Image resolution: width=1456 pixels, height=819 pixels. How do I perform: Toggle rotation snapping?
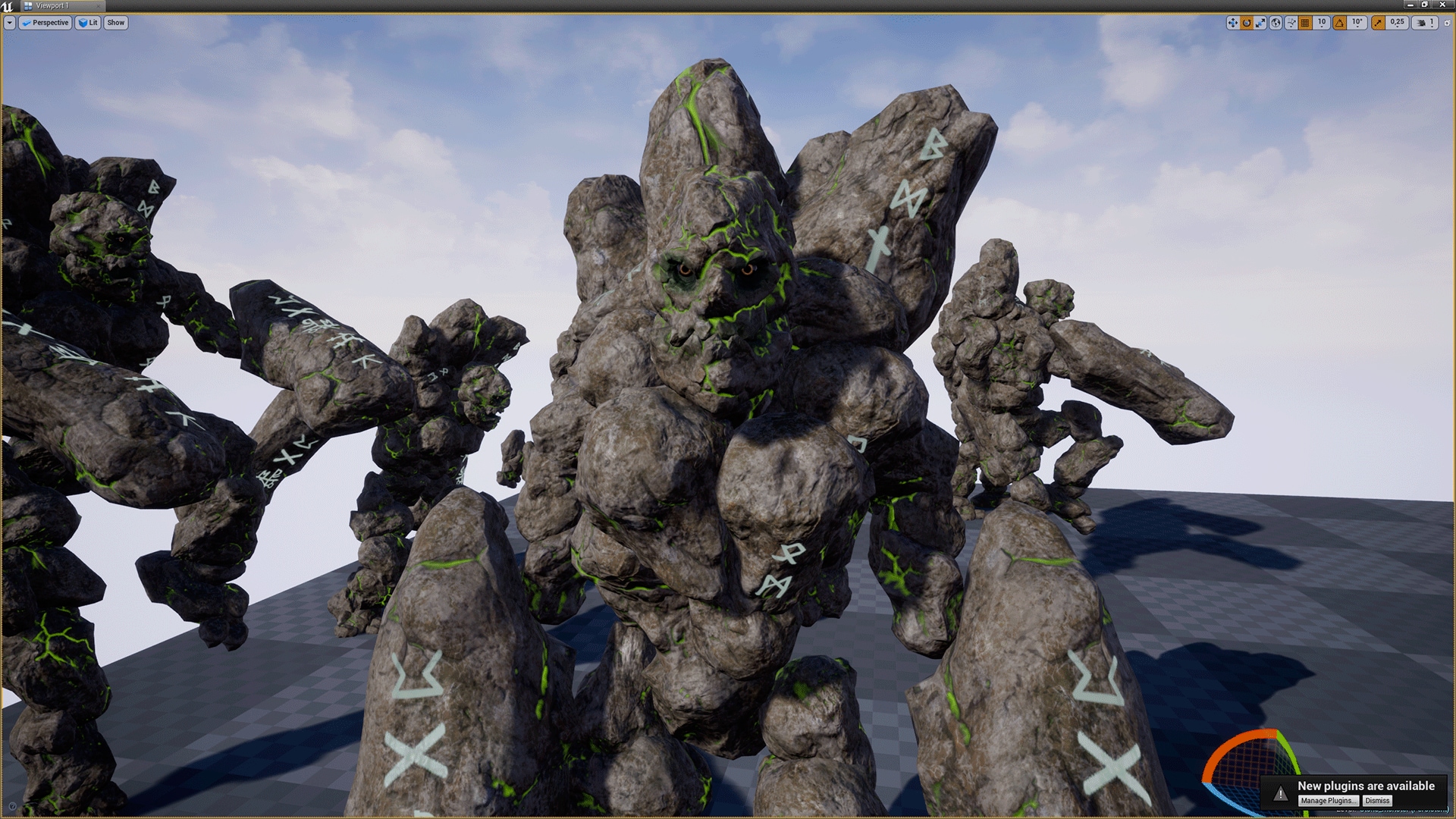point(1339,23)
